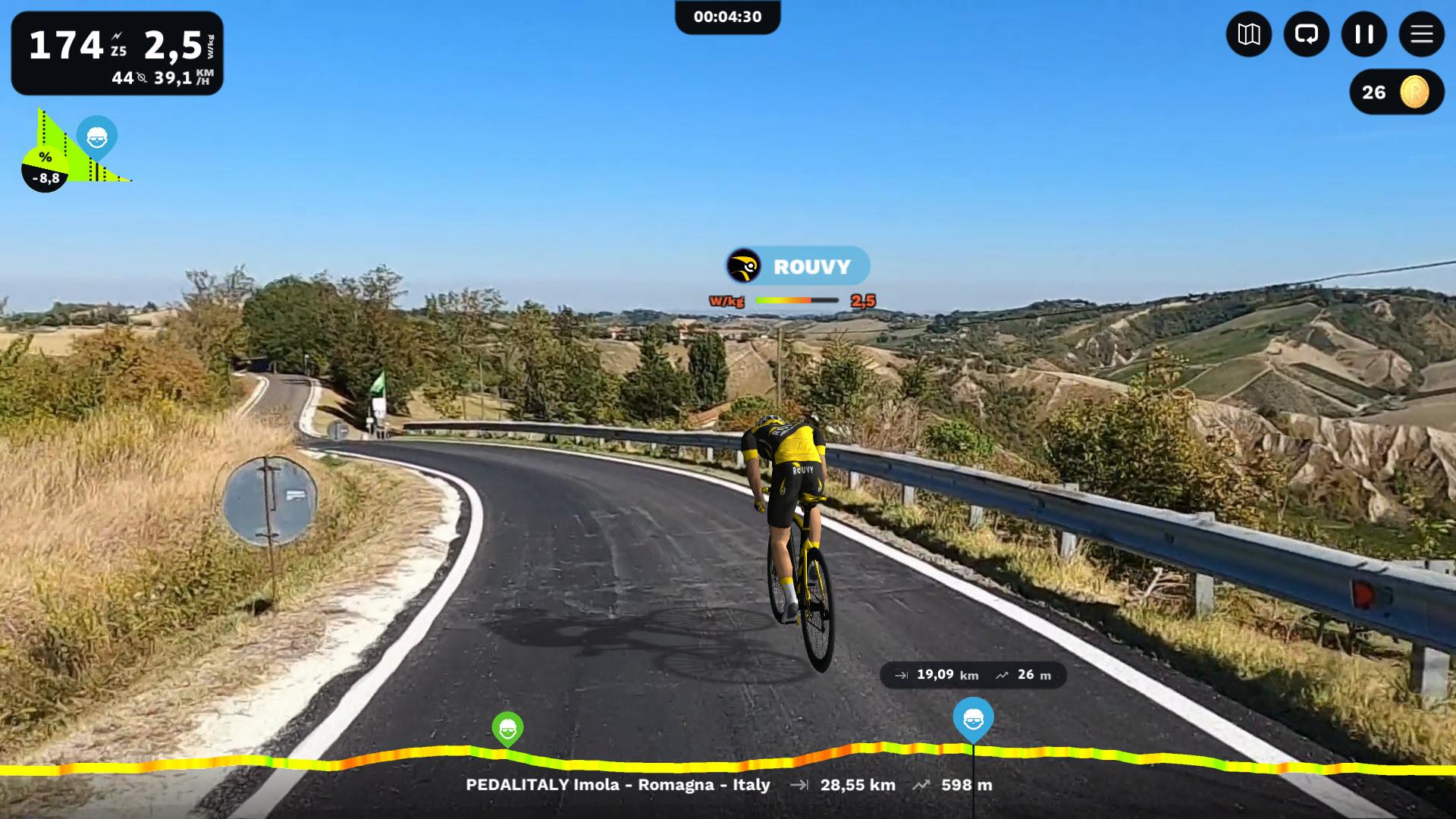Pause the ride
The height and width of the screenshot is (819, 1456).
(1363, 34)
